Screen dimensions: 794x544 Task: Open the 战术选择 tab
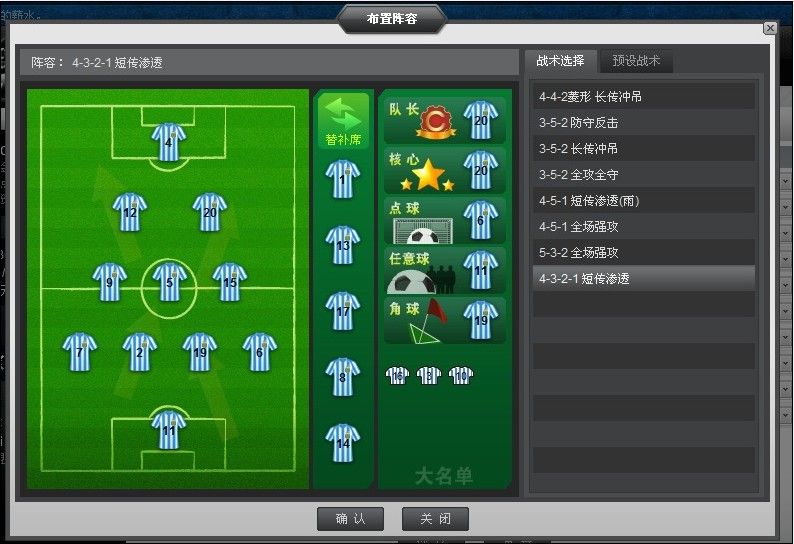click(560, 61)
